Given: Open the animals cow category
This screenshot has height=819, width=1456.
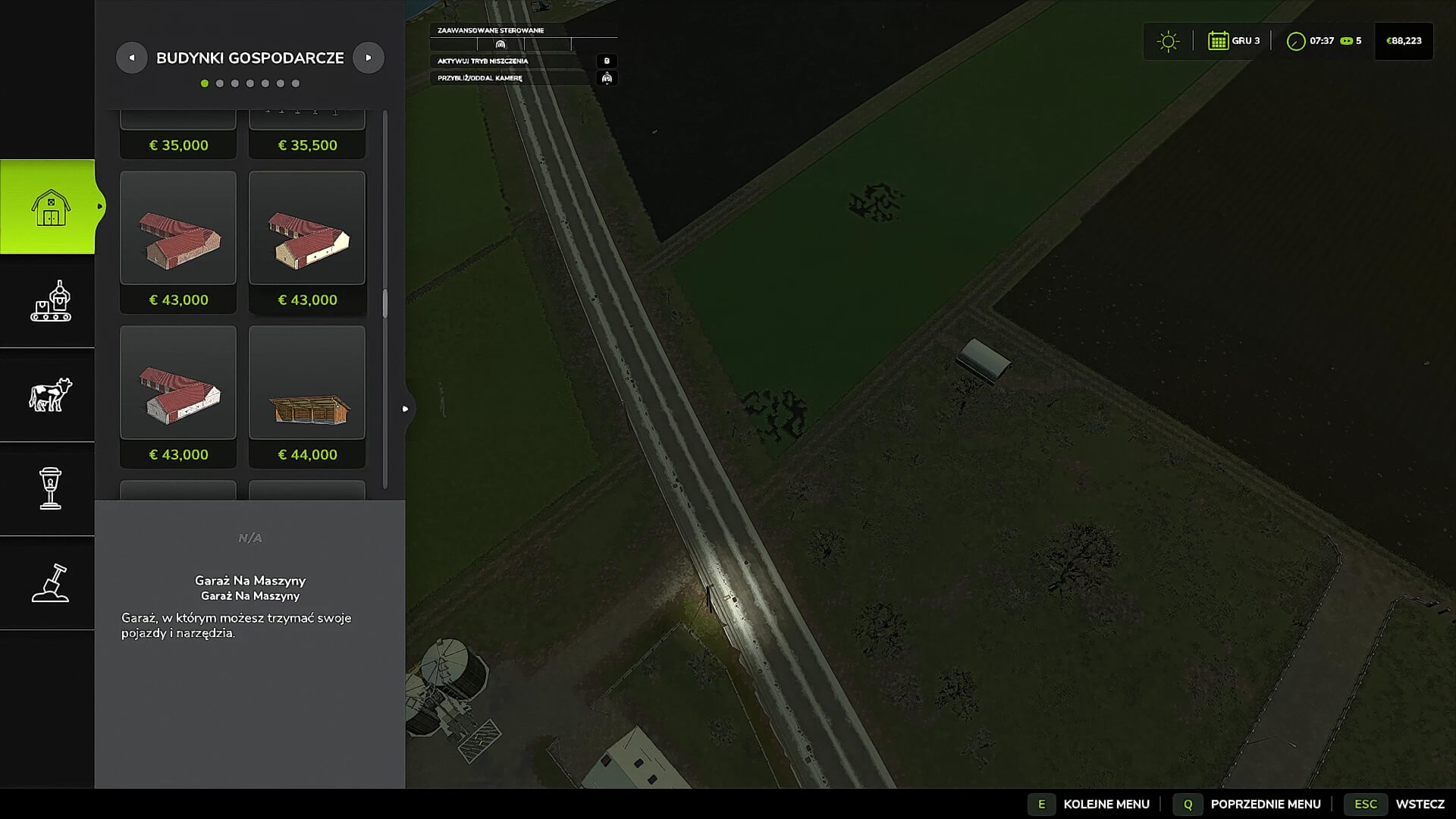Looking at the screenshot, I should [x=50, y=395].
